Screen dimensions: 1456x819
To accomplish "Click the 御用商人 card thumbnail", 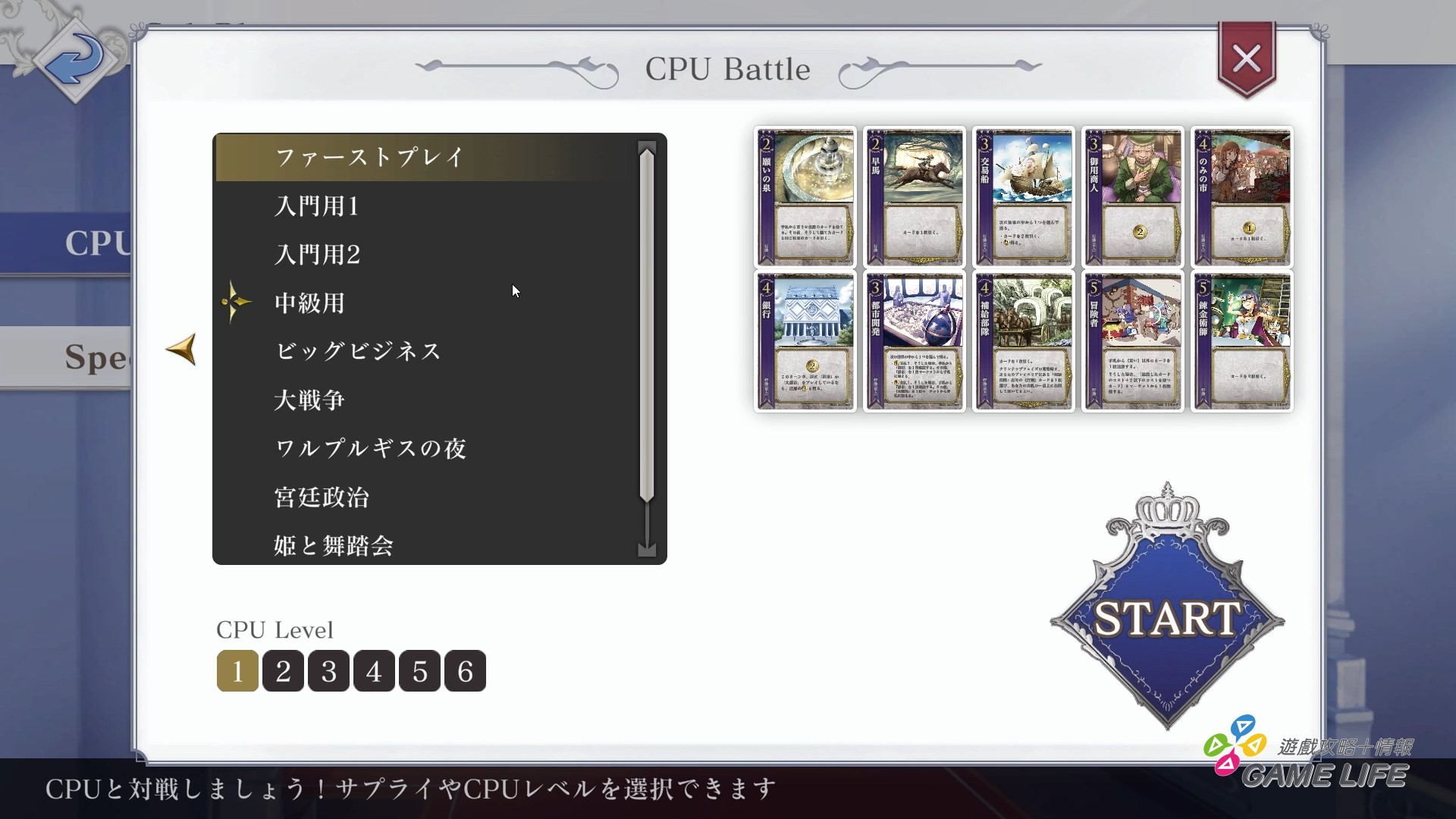I will tap(1133, 197).
